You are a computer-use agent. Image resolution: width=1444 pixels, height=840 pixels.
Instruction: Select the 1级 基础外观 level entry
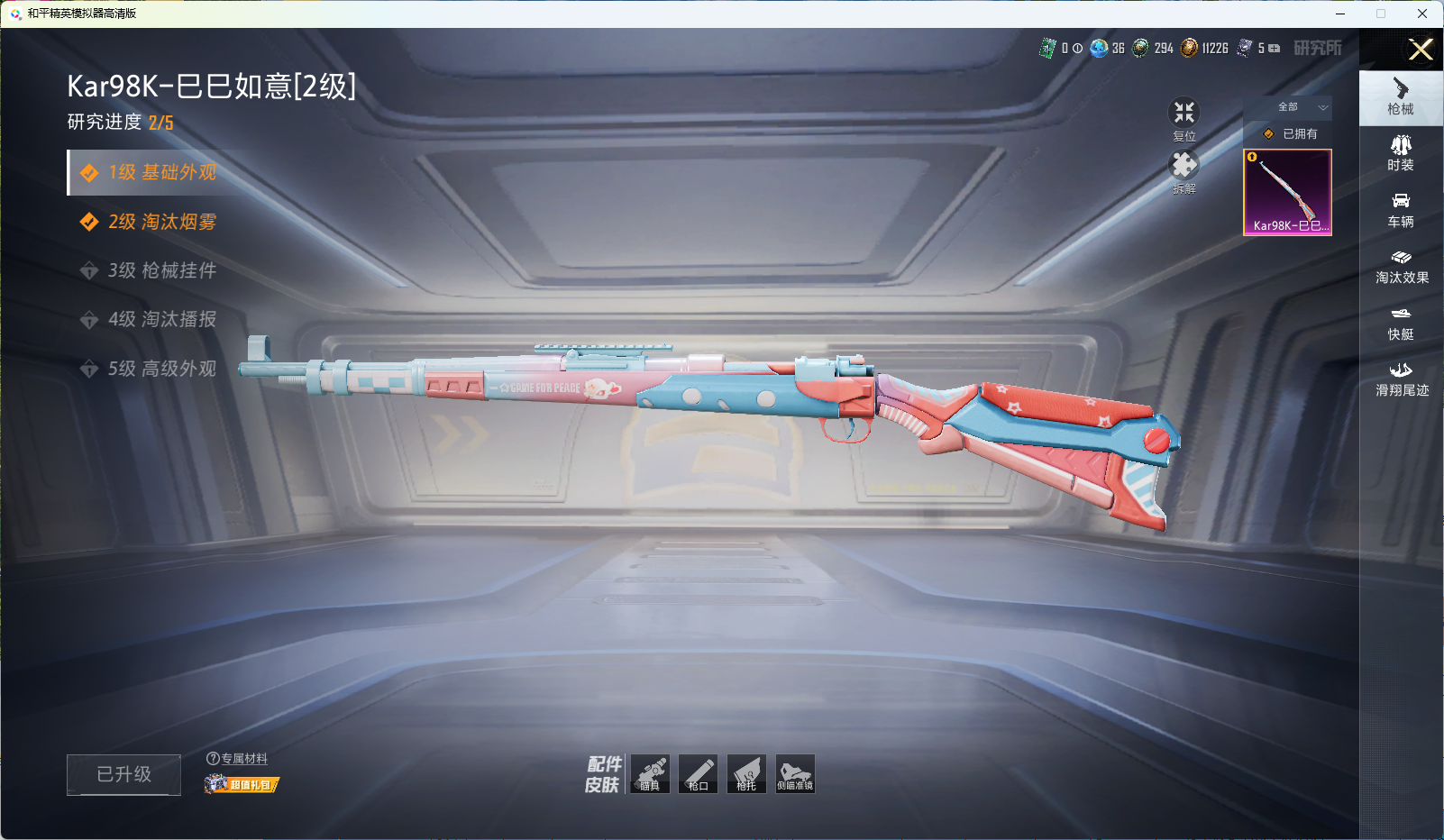coord(161,173)
